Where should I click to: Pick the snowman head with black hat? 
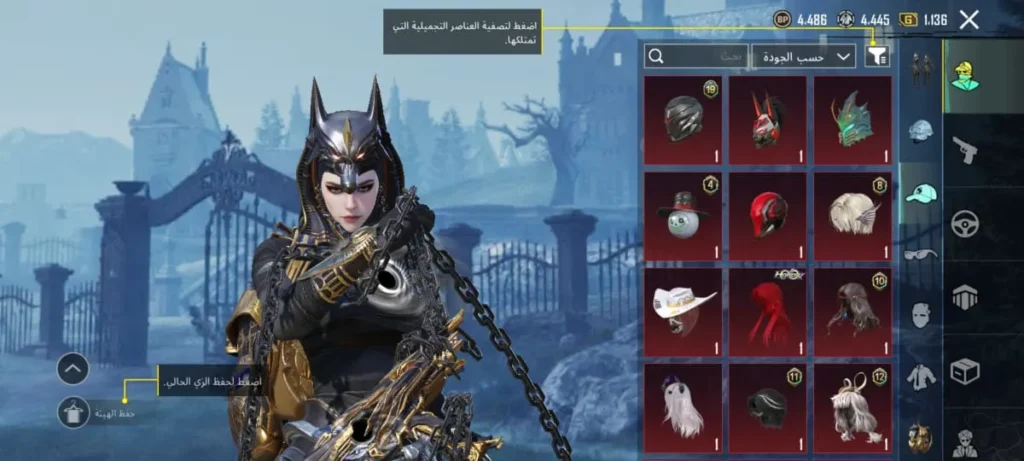(683, 215)
